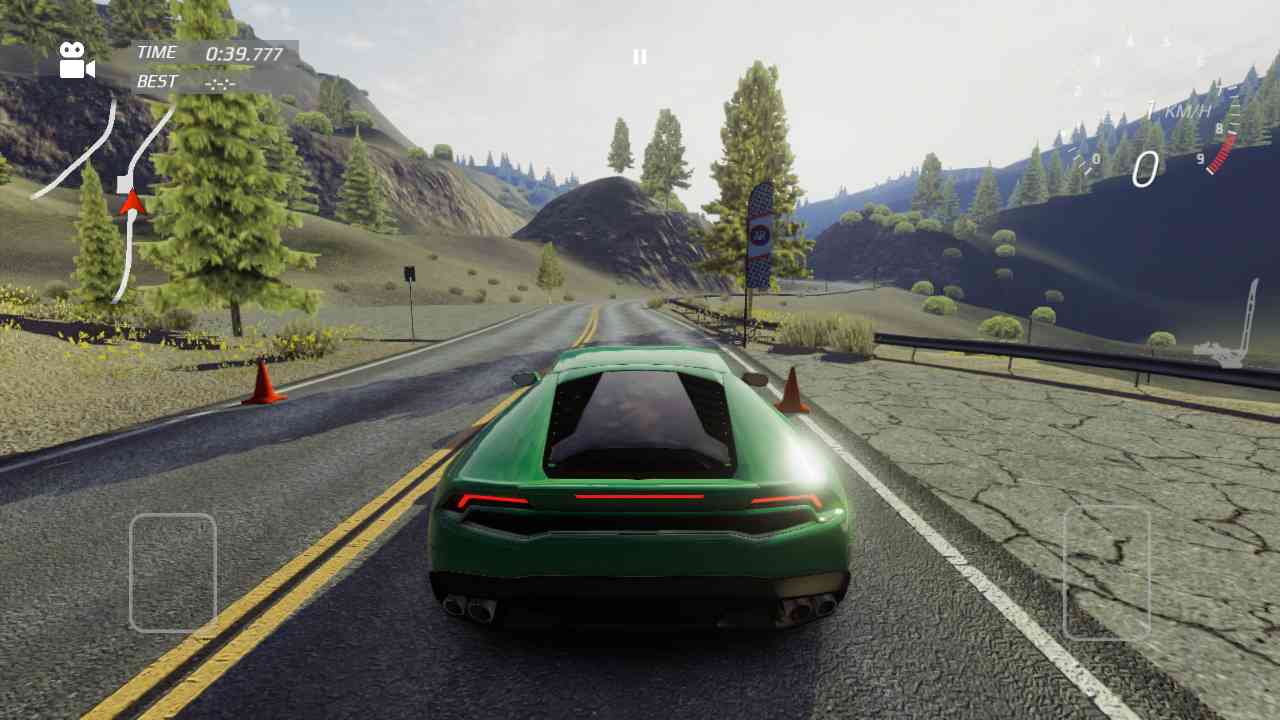The image size is (1280, 720).
Task: Toggle the camera angle with the film camera button
Action: tap(75, 60)
